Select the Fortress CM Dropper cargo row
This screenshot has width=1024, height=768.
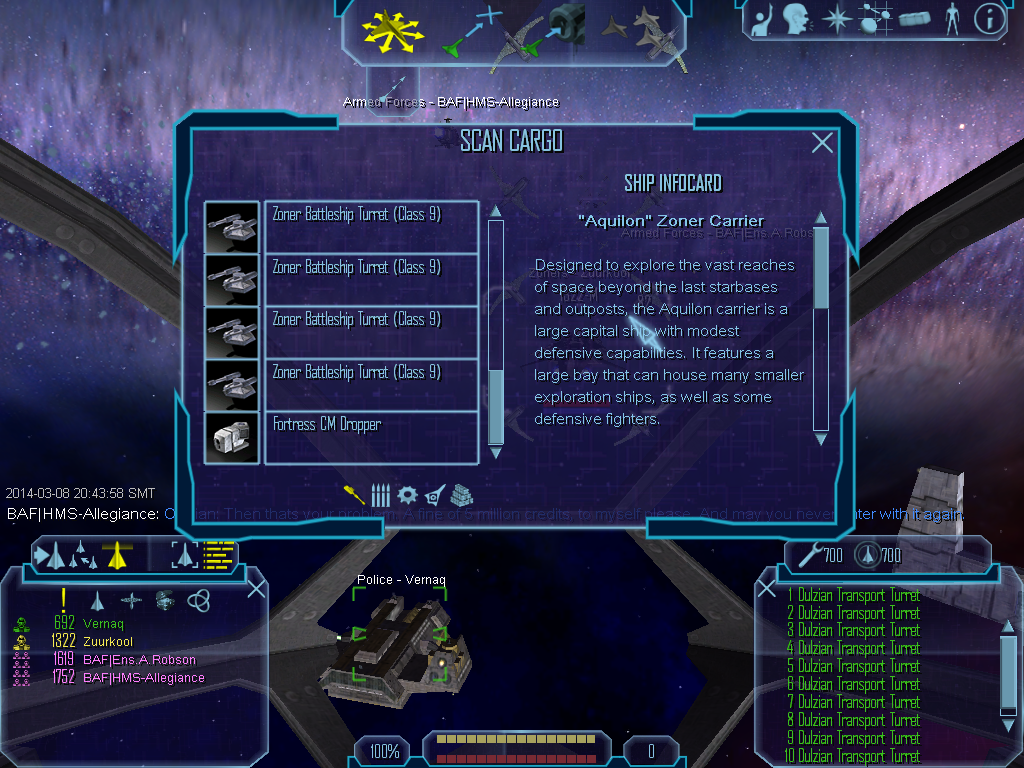(x=370, y=437)
